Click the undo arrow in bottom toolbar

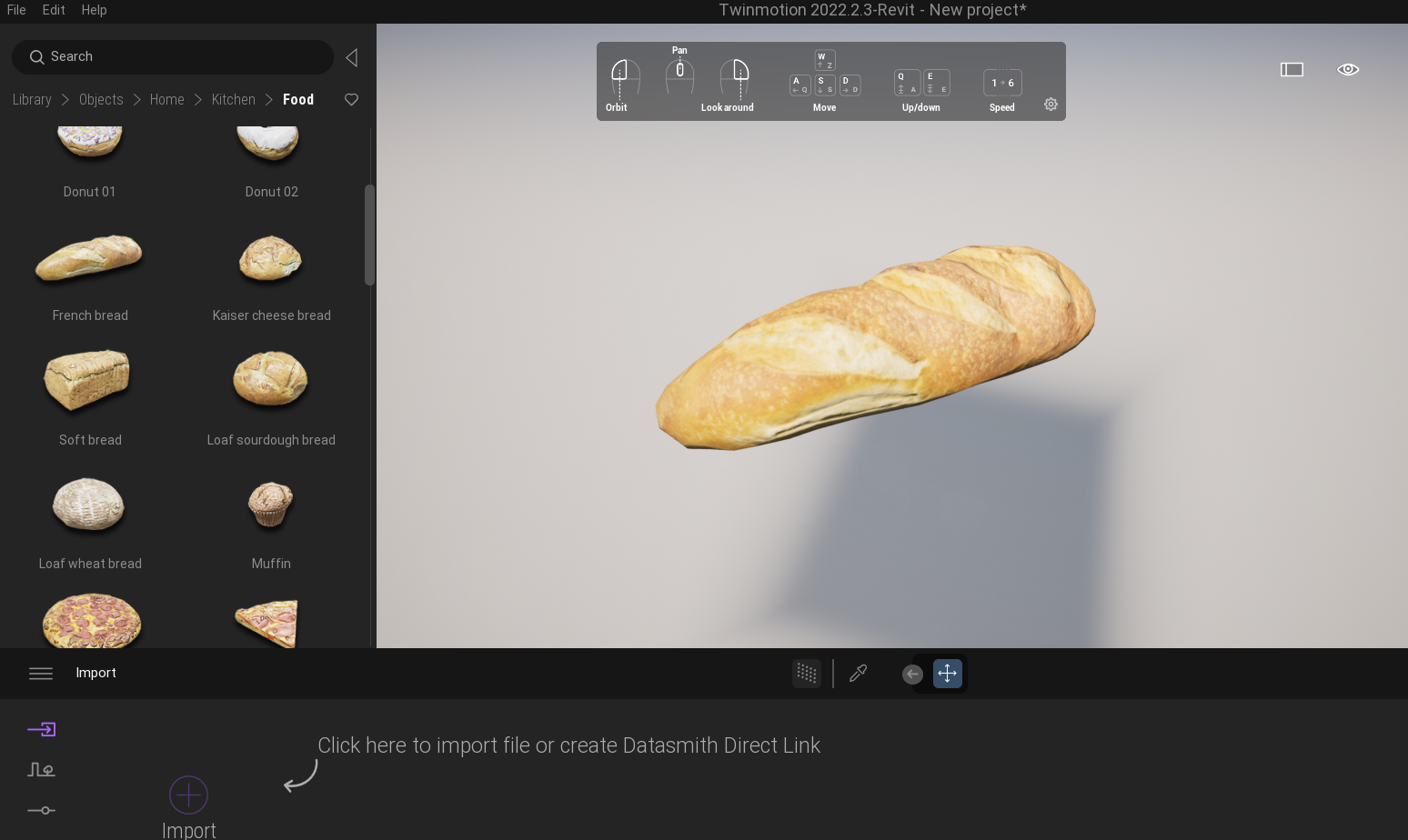click(912, 674)
